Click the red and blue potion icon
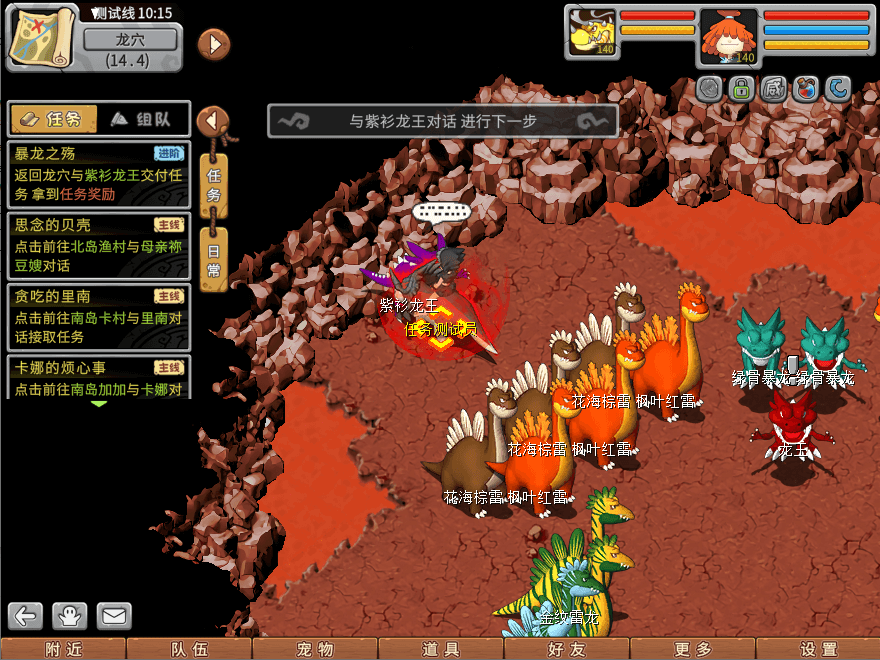The height and width of the screenshot is (660, 880). 805,89
